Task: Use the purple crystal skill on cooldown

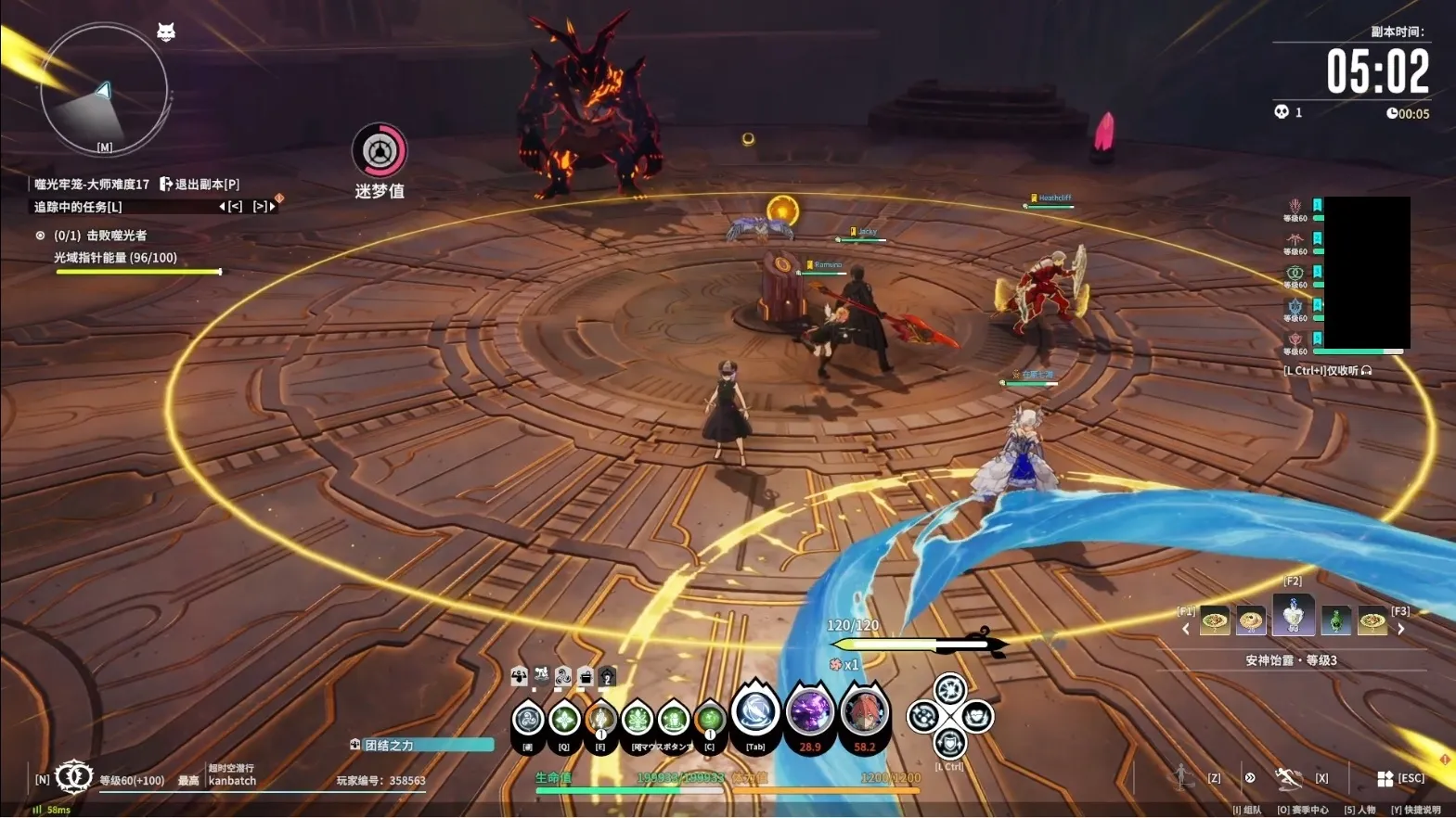Action: [810, 713]
